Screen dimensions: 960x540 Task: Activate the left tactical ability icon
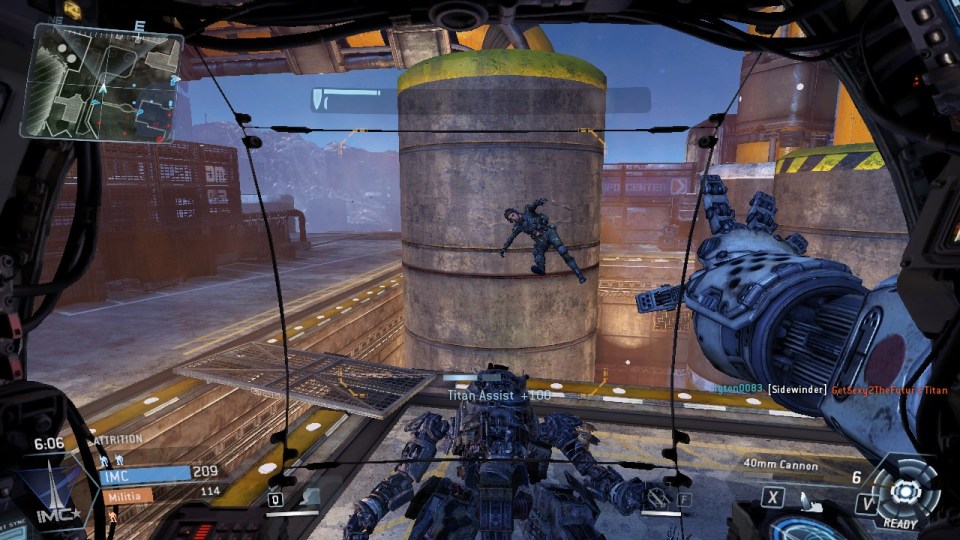click(x=308, y=497)
